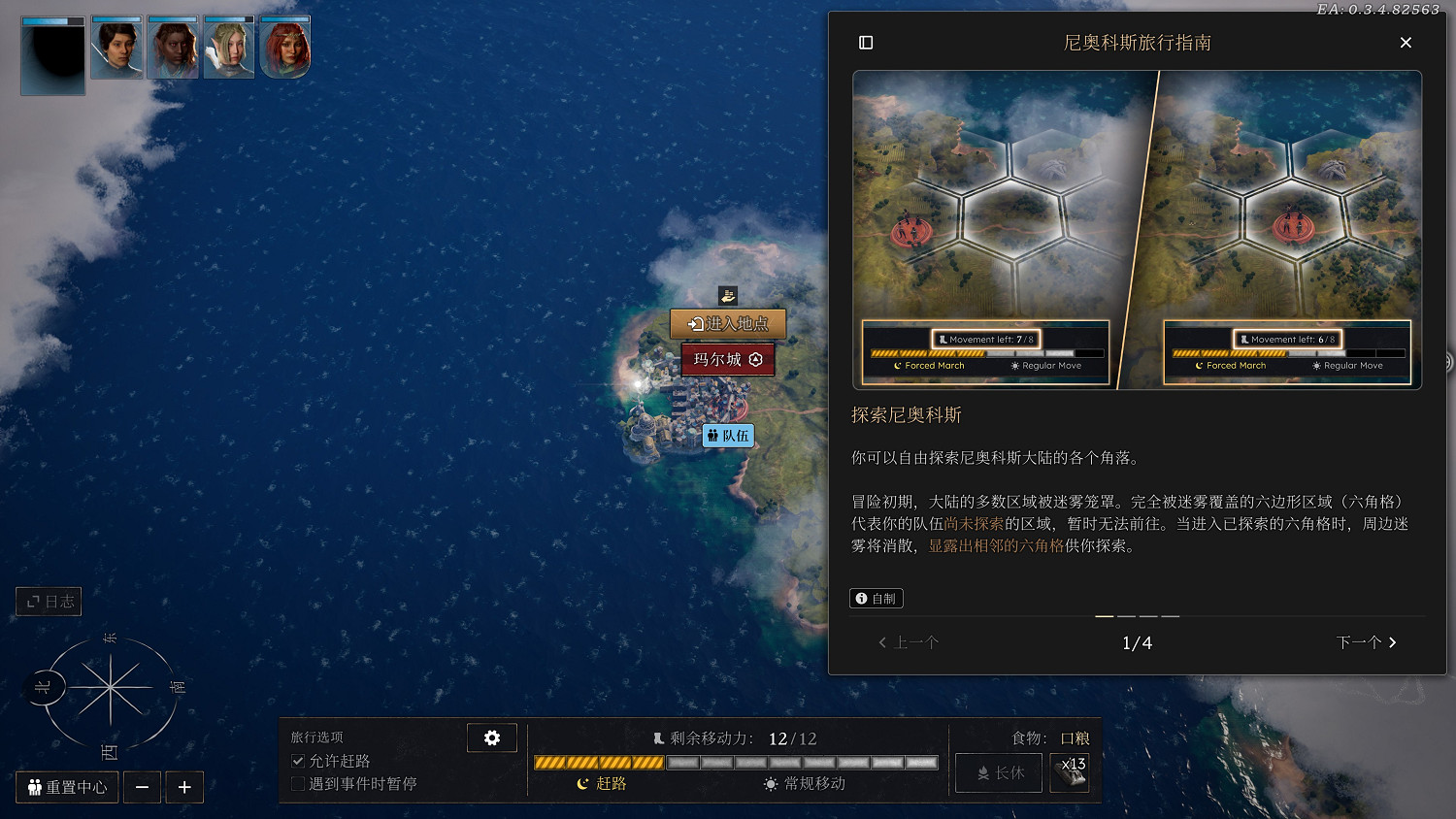This screenshot has height=819, width=1456.
Task: Select the second page dot under guide text
Action: [1128, 615]
